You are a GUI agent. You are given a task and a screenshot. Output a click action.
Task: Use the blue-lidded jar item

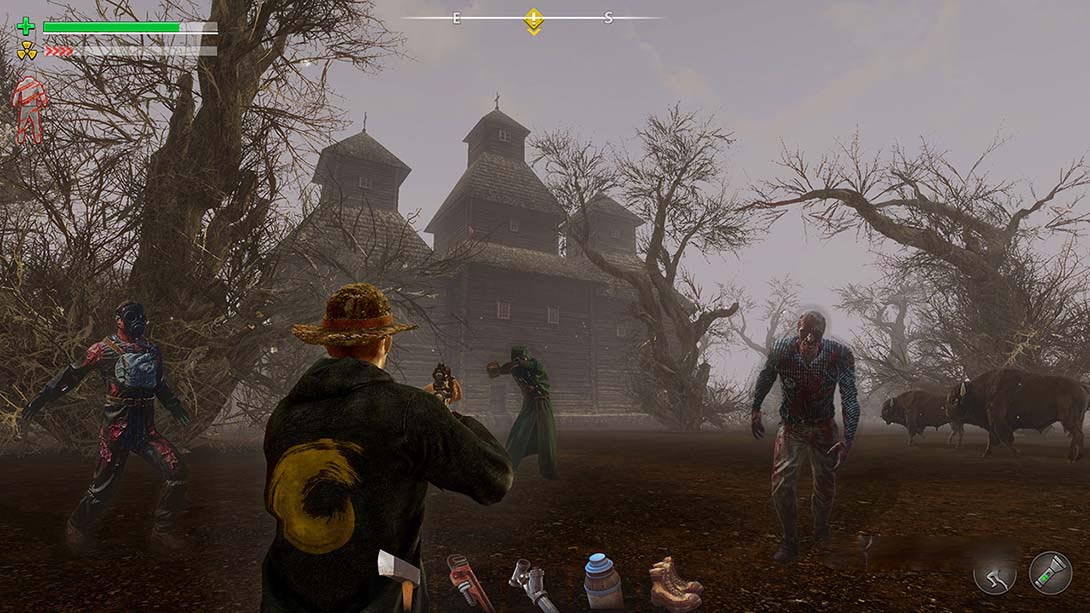click(602, 581)
